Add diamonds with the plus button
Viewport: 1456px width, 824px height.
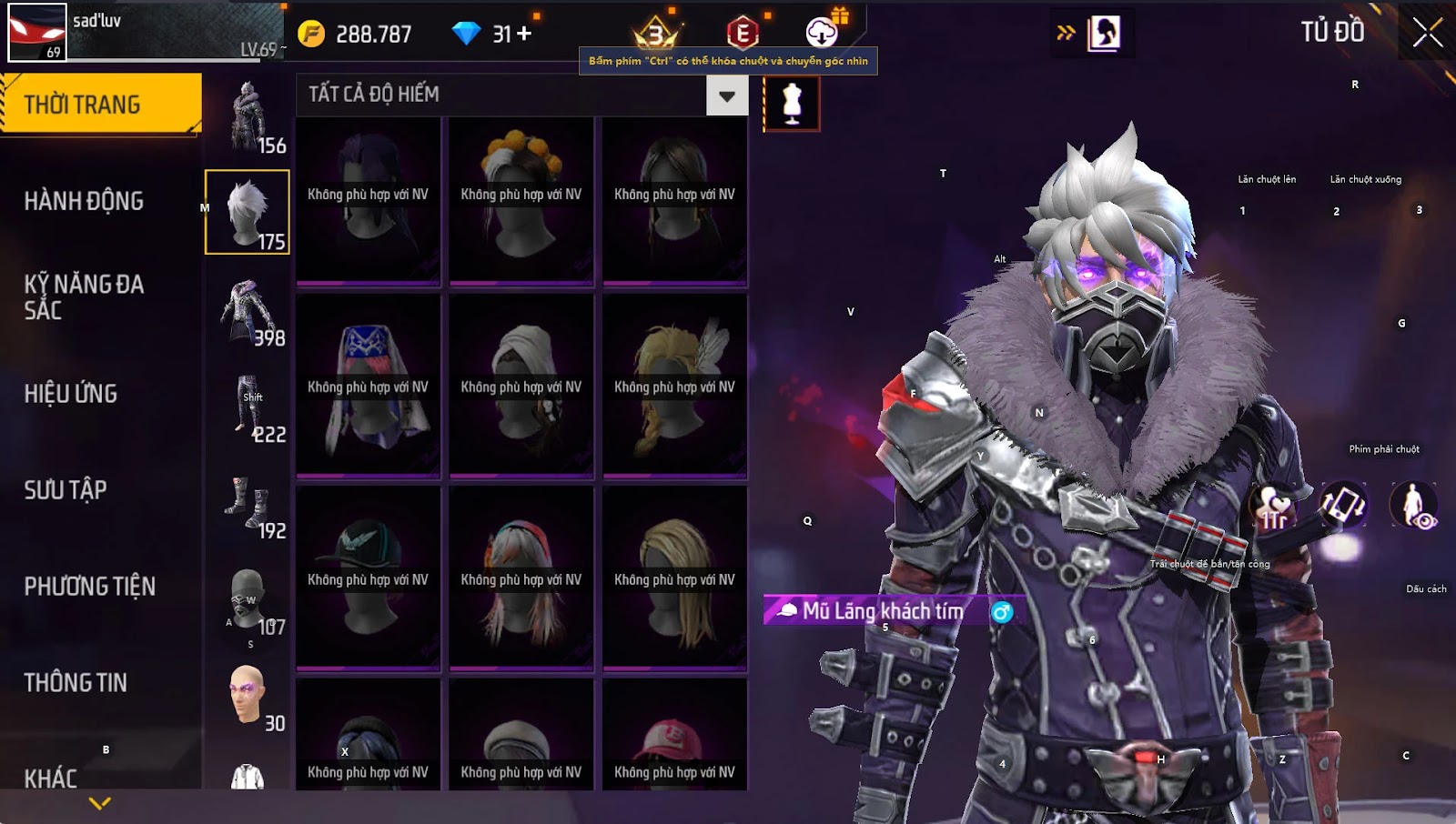click(x=524, y=34)
